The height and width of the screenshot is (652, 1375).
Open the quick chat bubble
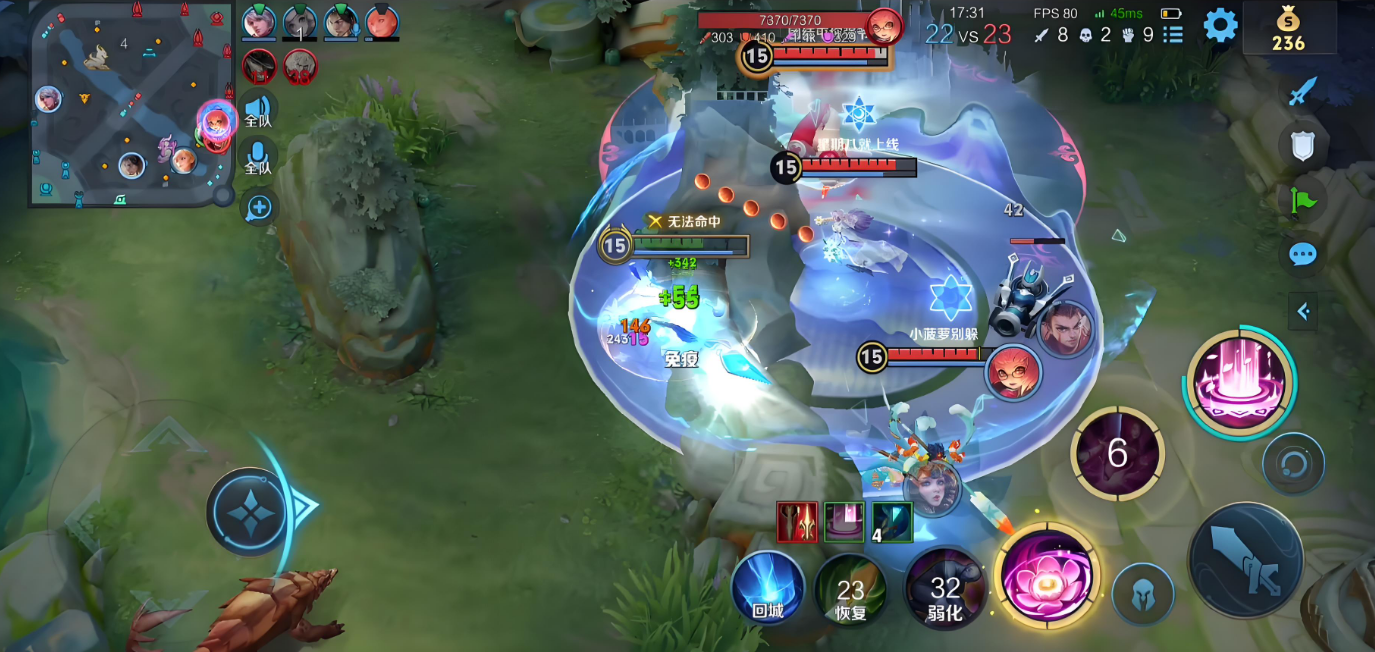click(1302, 255)
